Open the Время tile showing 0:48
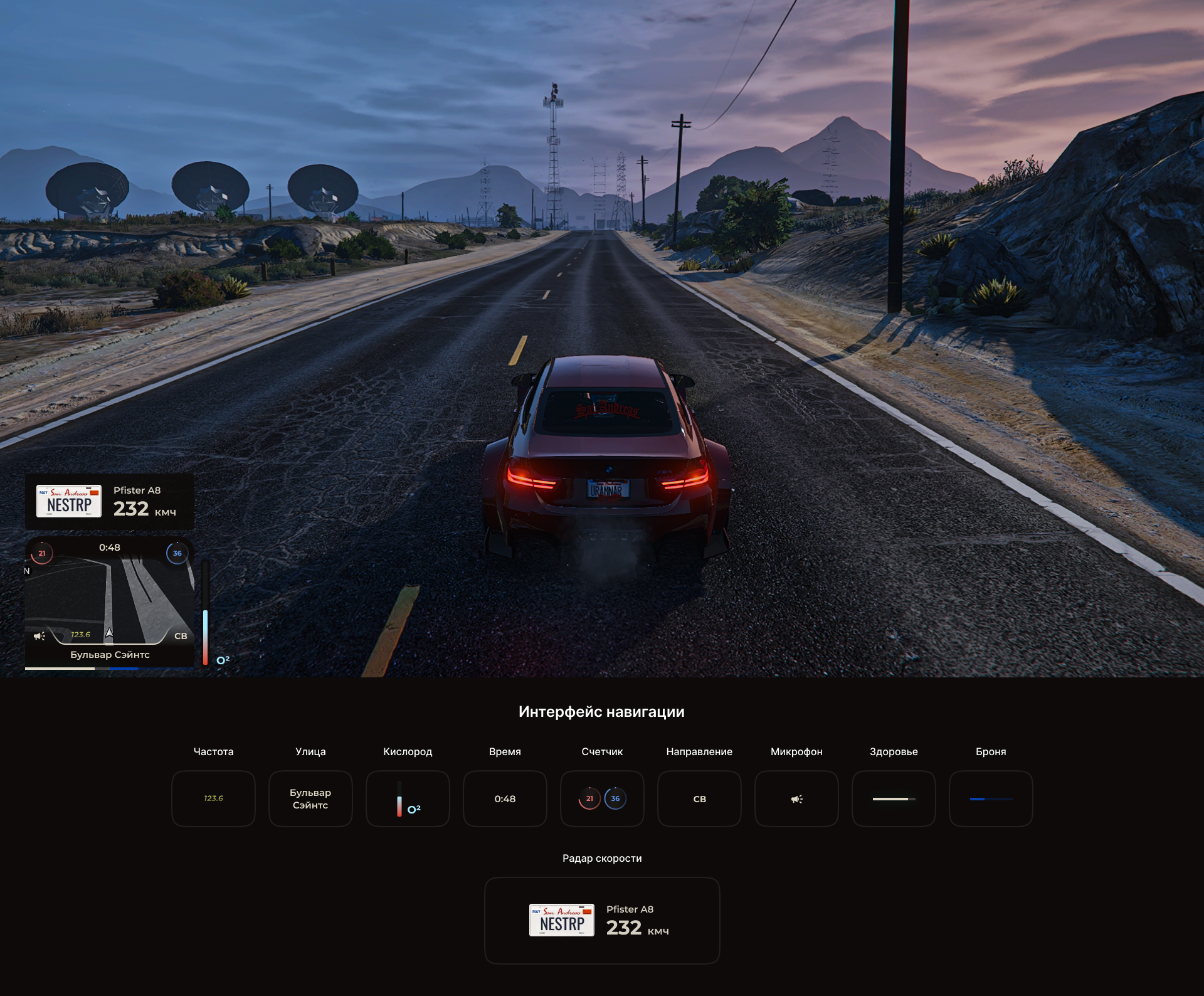The width and height of the screenshot is (1204, 996). (x=505, y=798)
